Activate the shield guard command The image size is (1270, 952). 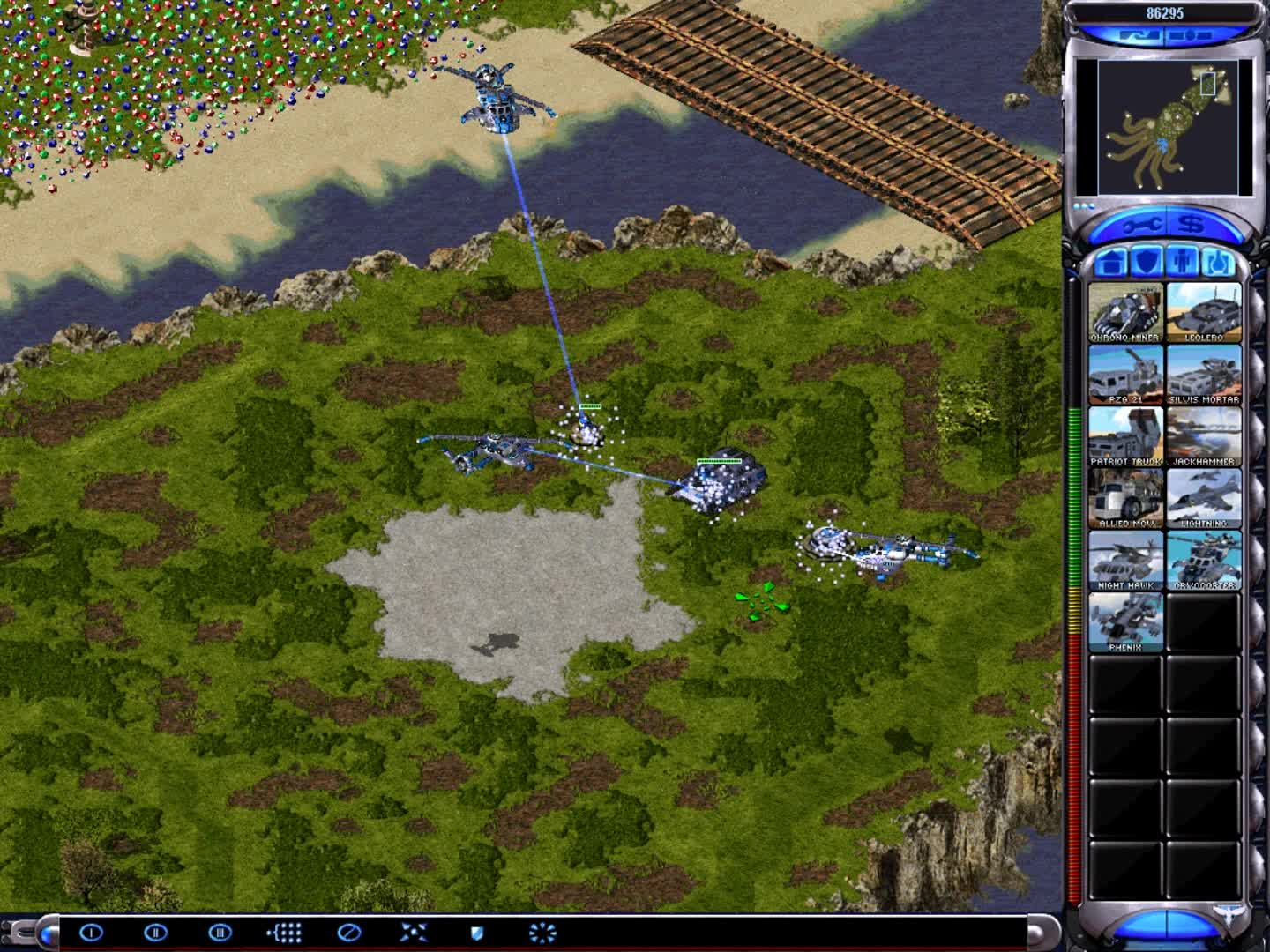click(x=477, y=932)
